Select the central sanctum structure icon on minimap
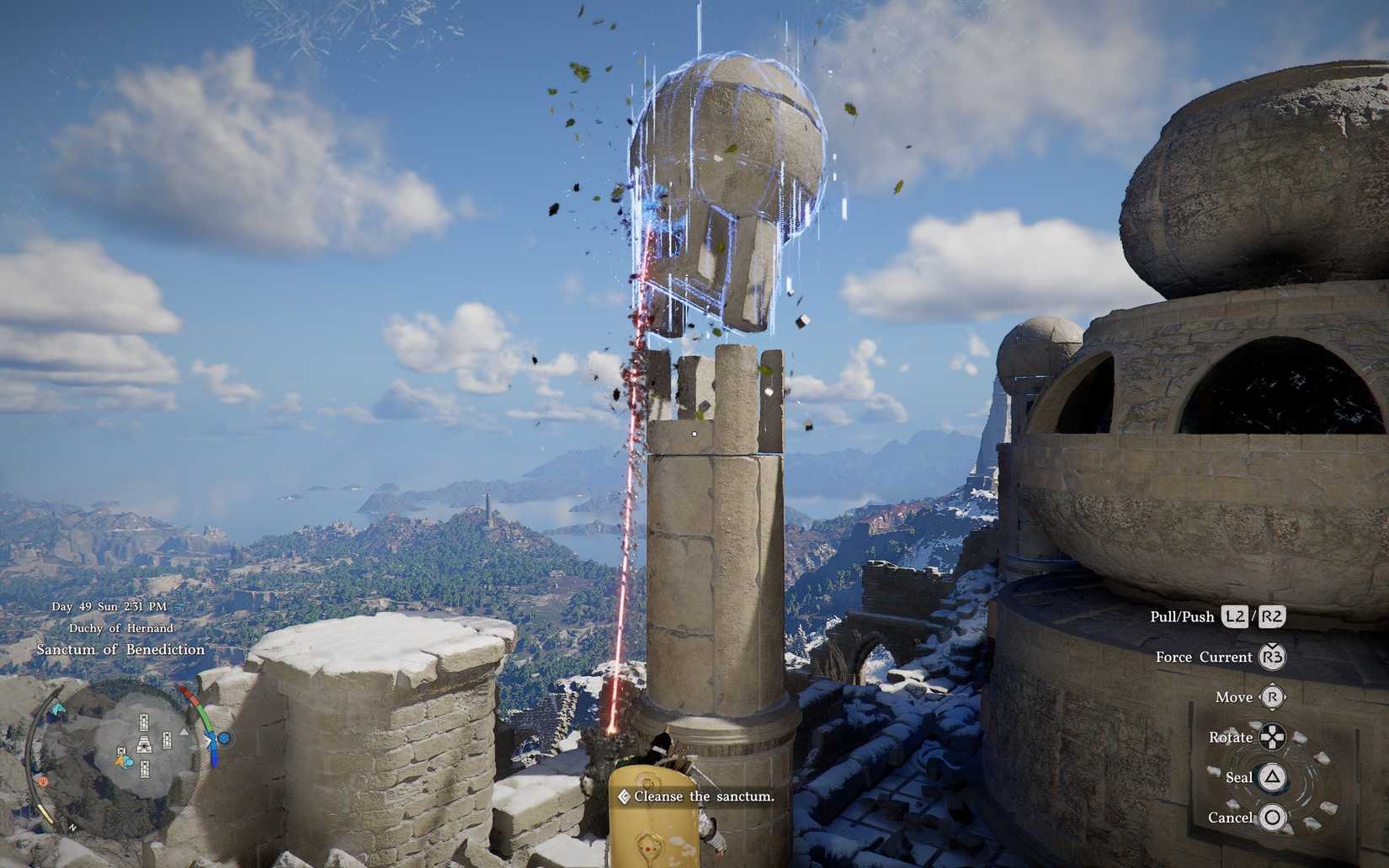The width and height of the screenshot is (1389, 868). [144, 744]
